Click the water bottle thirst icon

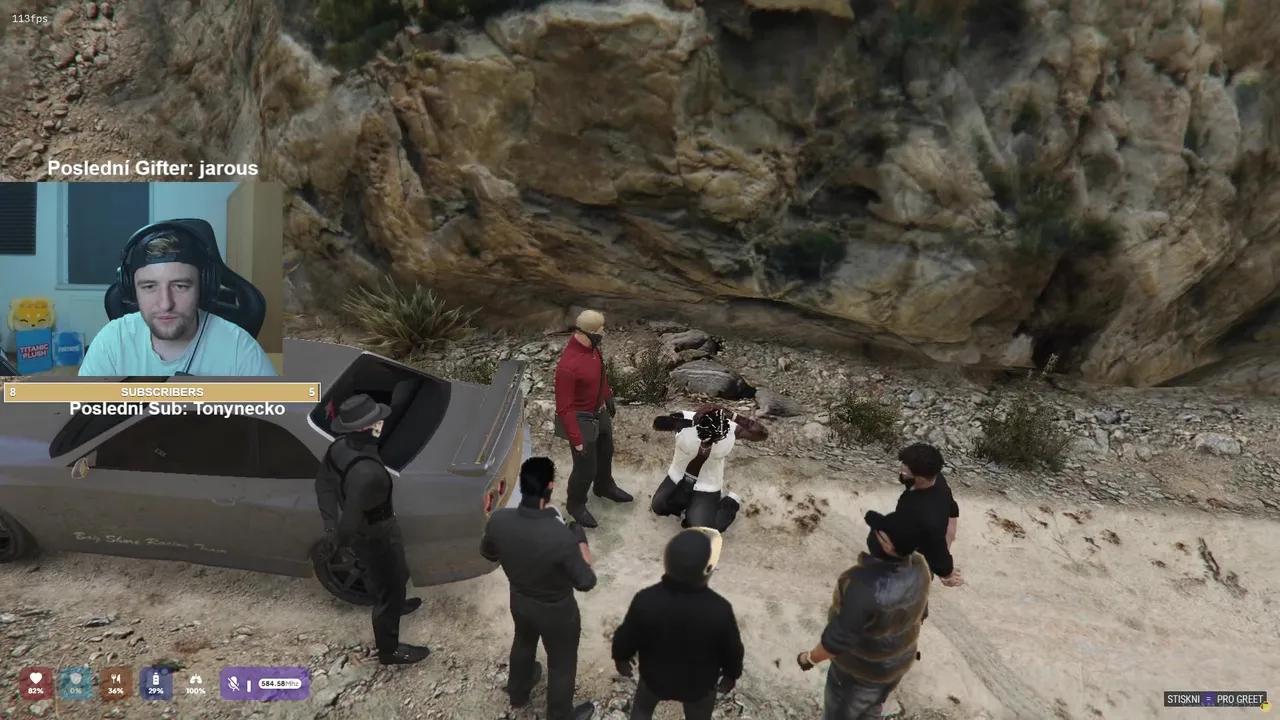pyautogui.click(x=155, y=678)
